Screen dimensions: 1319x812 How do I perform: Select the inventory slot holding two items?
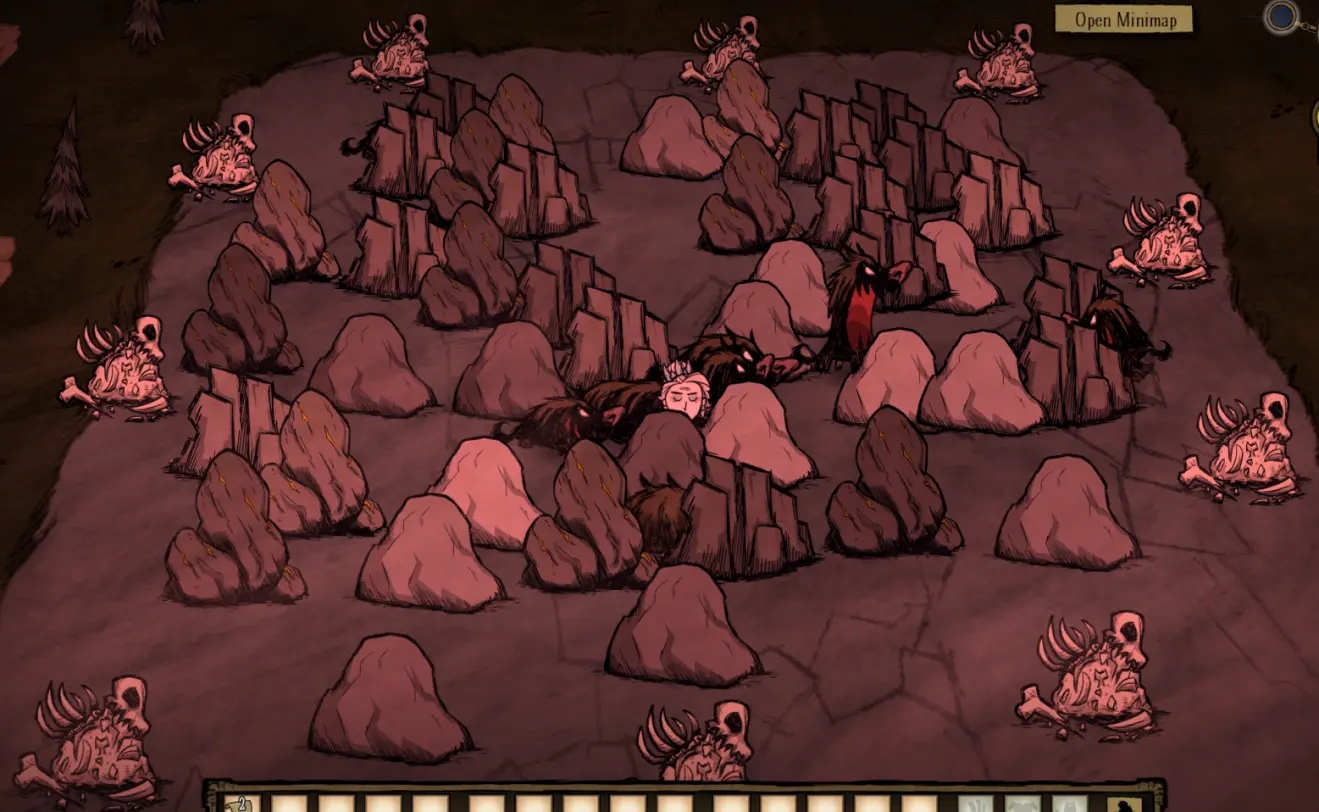coord(241,803)
